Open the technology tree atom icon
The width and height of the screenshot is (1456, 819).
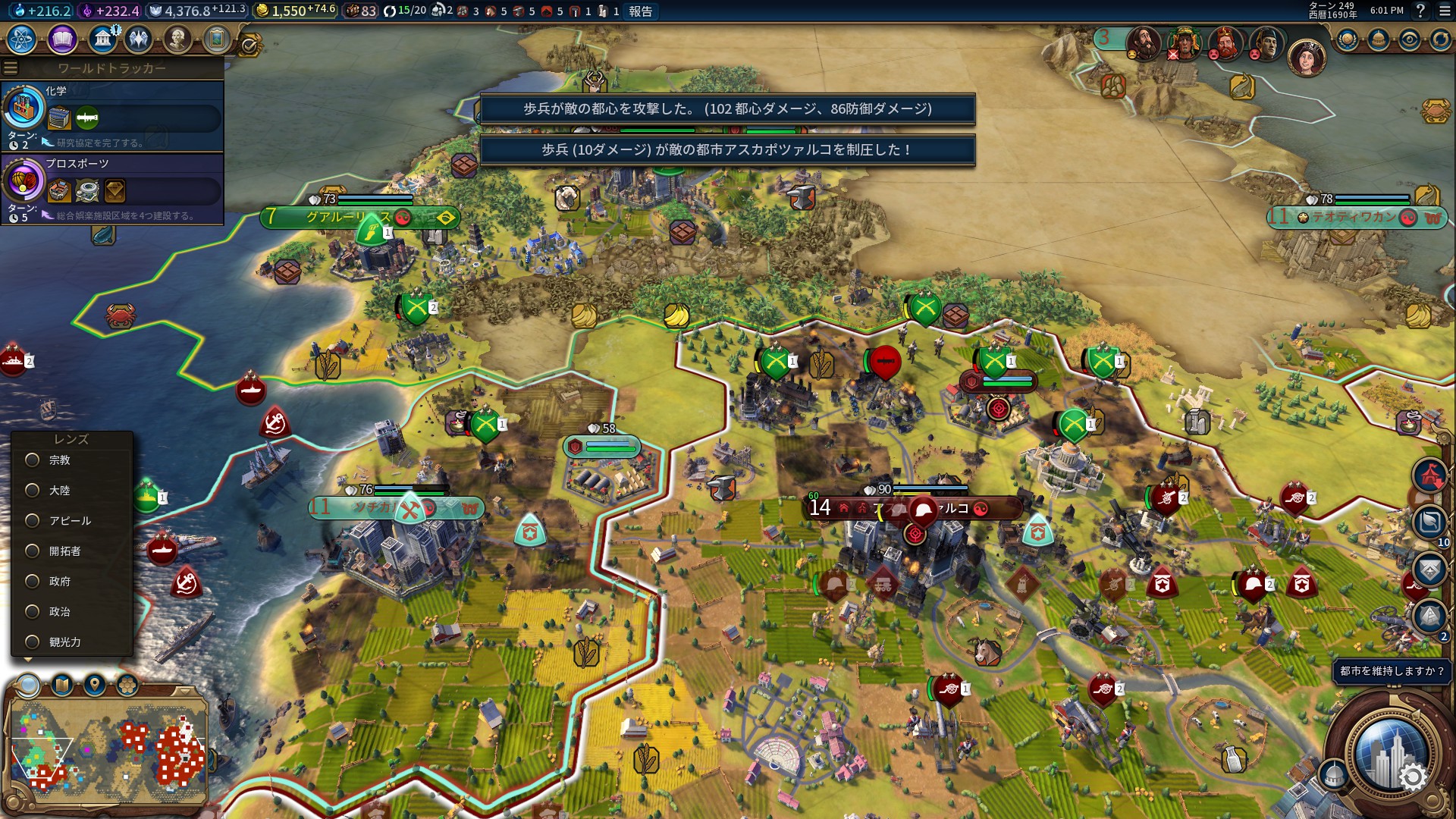coord(22,39)
